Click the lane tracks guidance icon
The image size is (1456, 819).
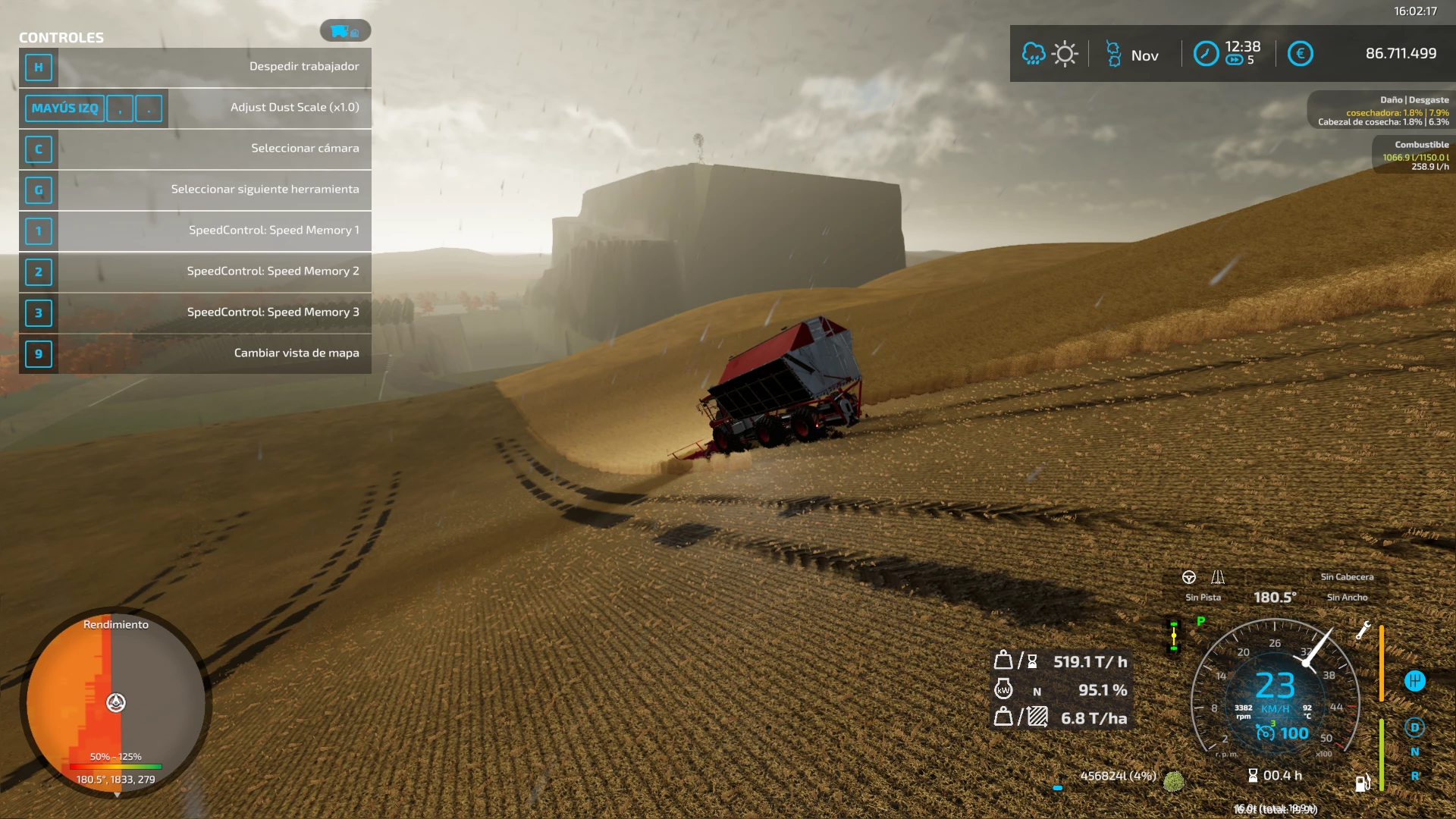tap(1218, 577)
